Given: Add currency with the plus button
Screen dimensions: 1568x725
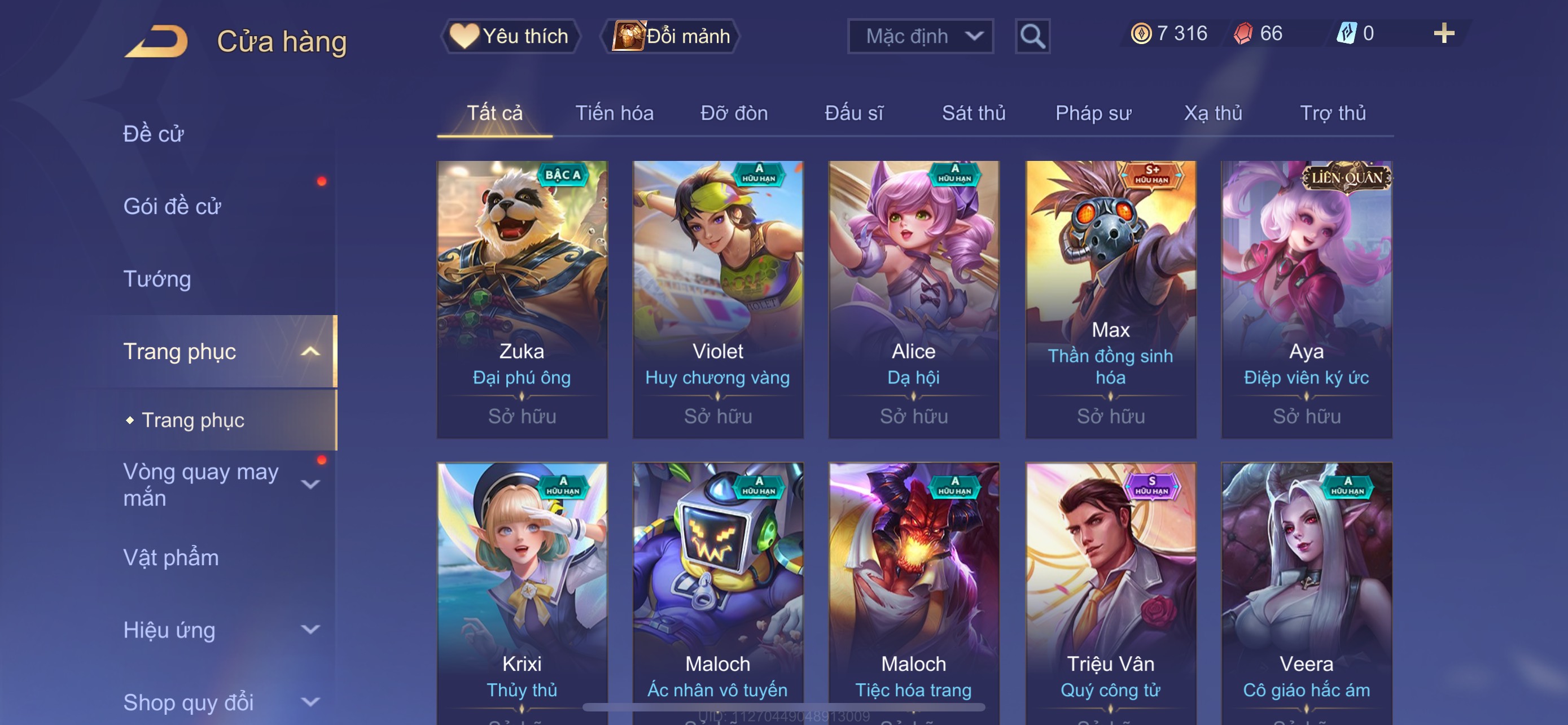Looking at the screenshot, I should click(x=1443, y=33).
